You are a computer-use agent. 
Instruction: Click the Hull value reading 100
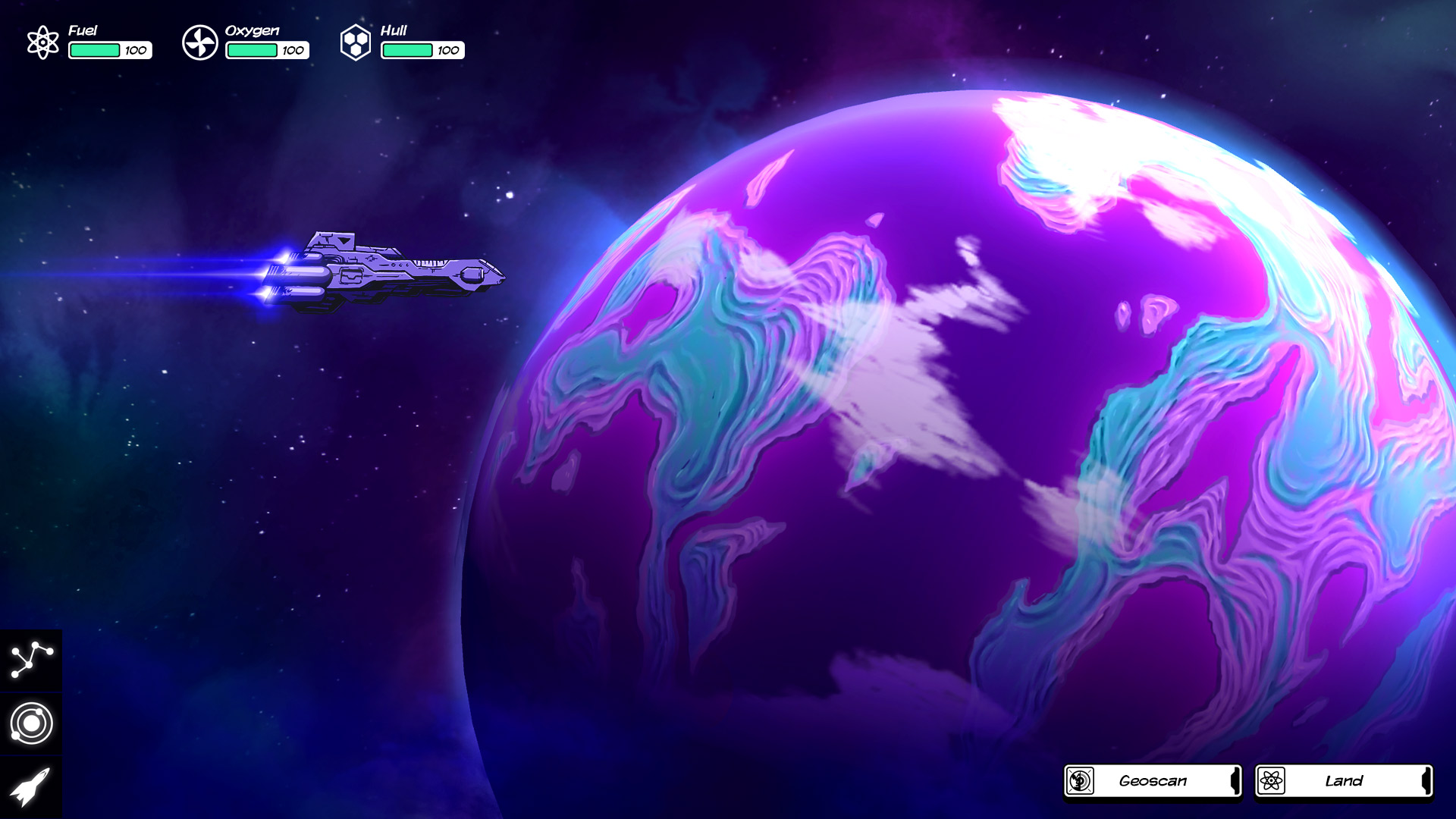coord(447,52)
